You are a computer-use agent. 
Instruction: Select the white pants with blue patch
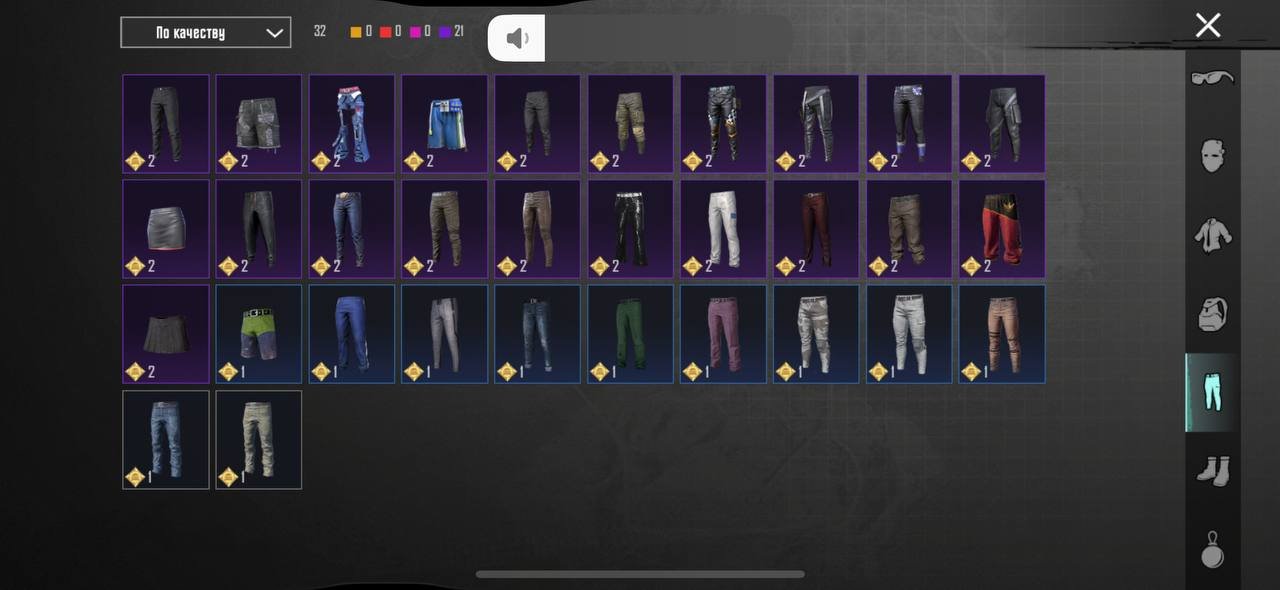[724, 229]
